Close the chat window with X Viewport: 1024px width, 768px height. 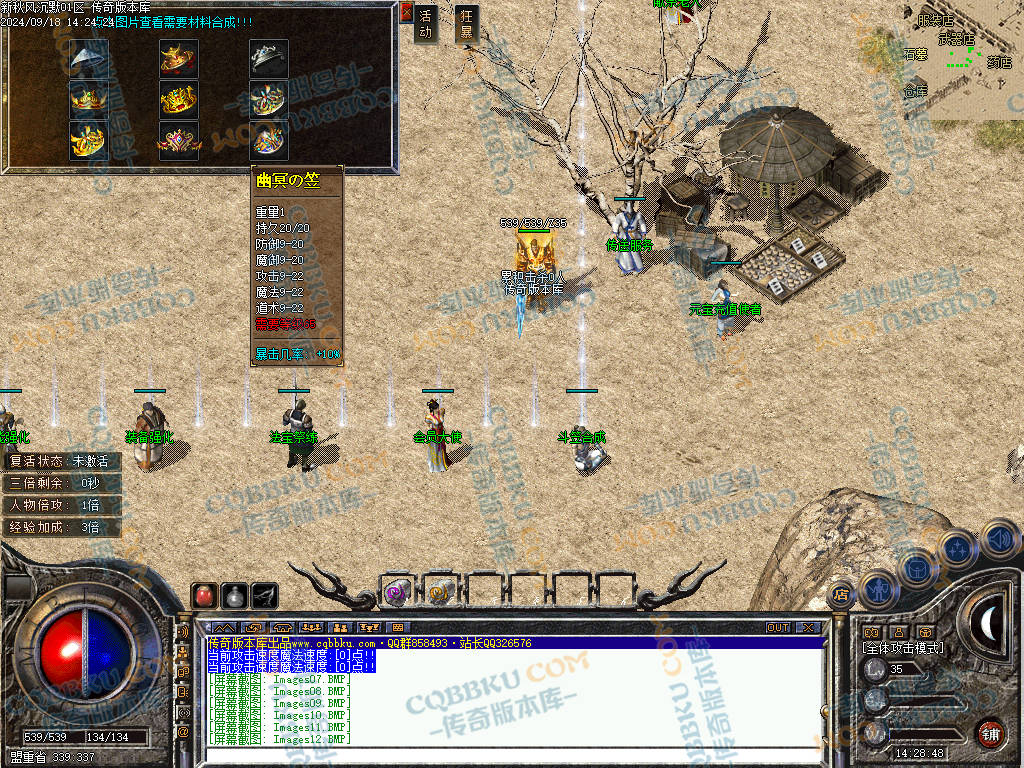coord(807,628)
